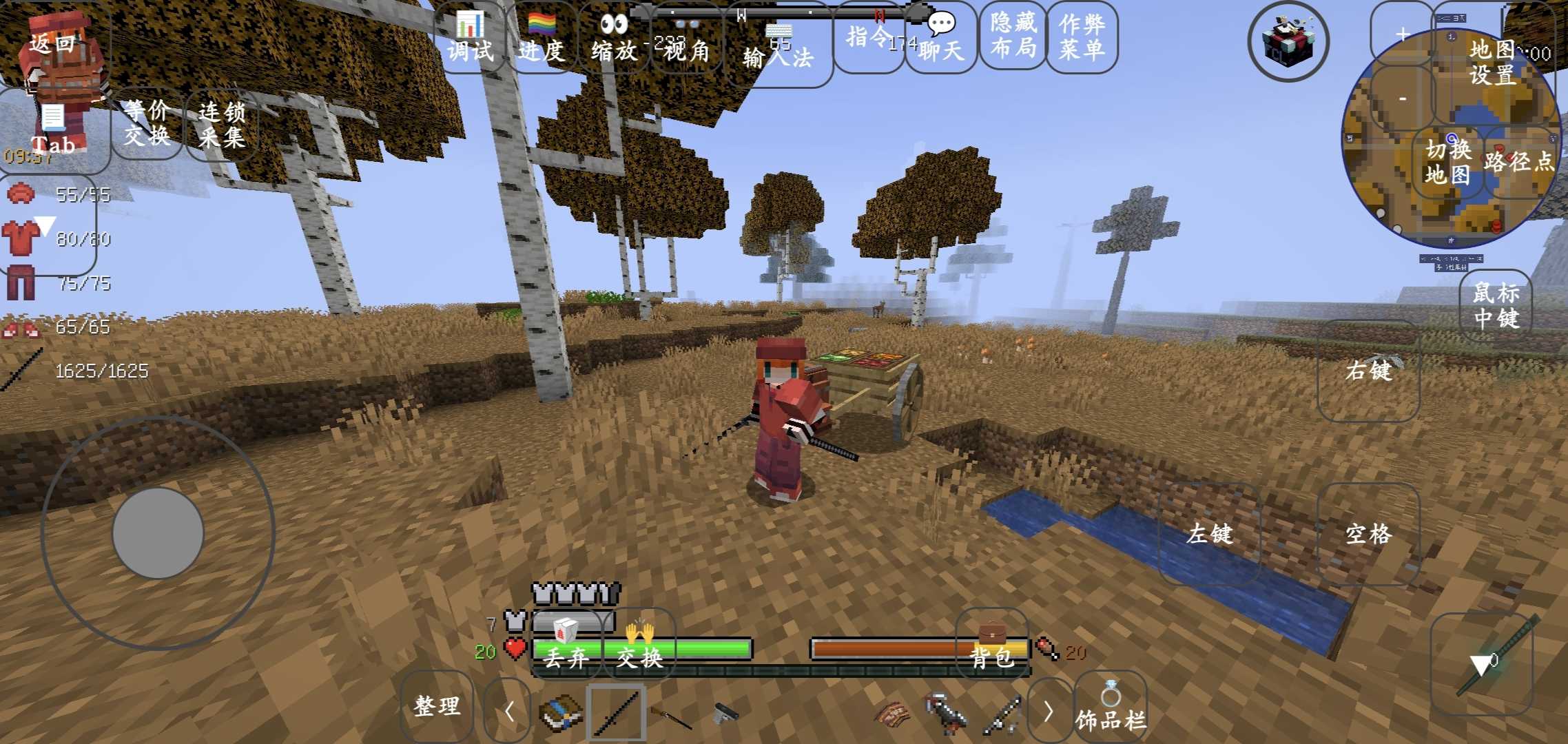Open 路径点 waypoints
Screen dimensions: 1568x744
(x=1518, y=162)
